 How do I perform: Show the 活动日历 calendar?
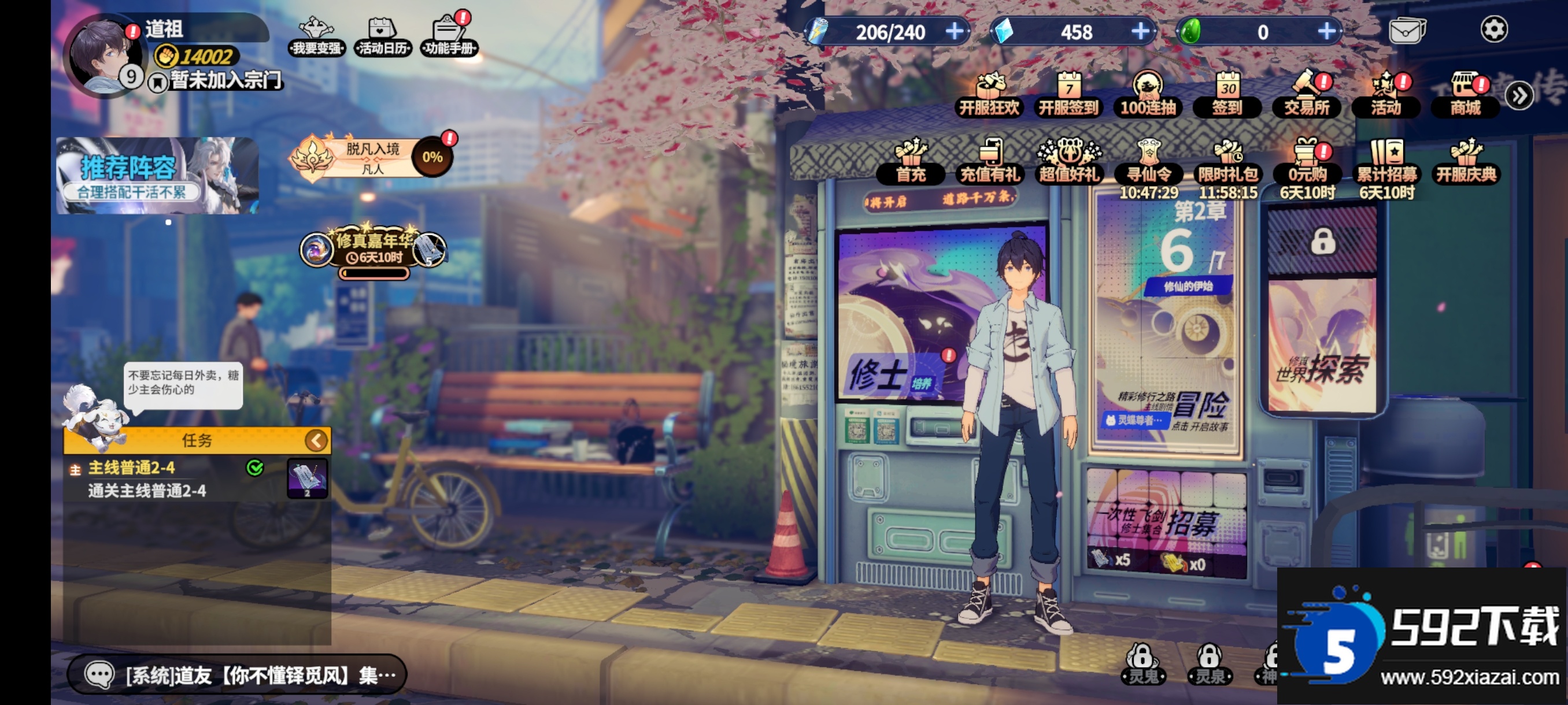coord(382,36)
